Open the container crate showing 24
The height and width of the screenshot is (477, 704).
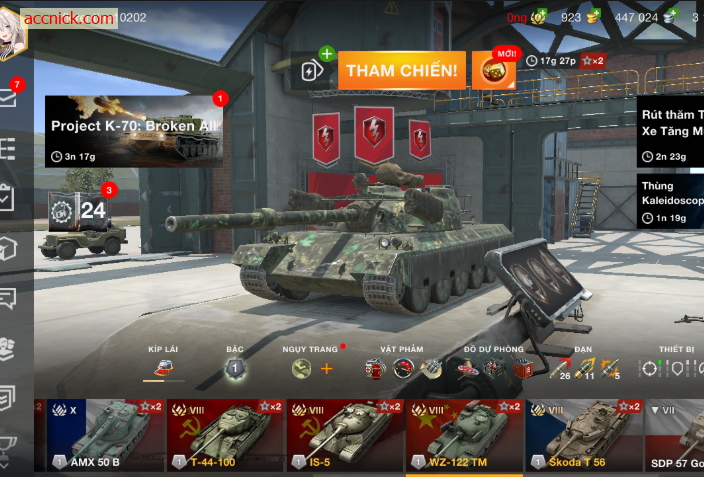pos(80,210)
